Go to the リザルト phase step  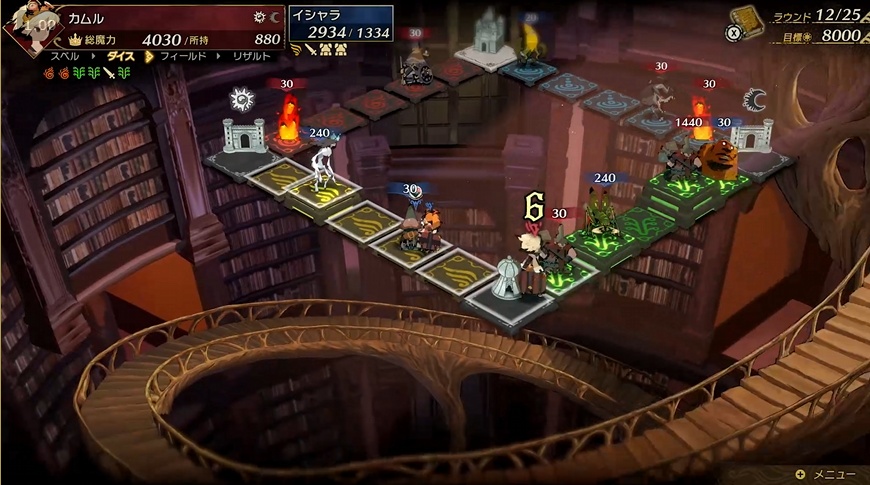pyautogui.click(x=252, y=56)
